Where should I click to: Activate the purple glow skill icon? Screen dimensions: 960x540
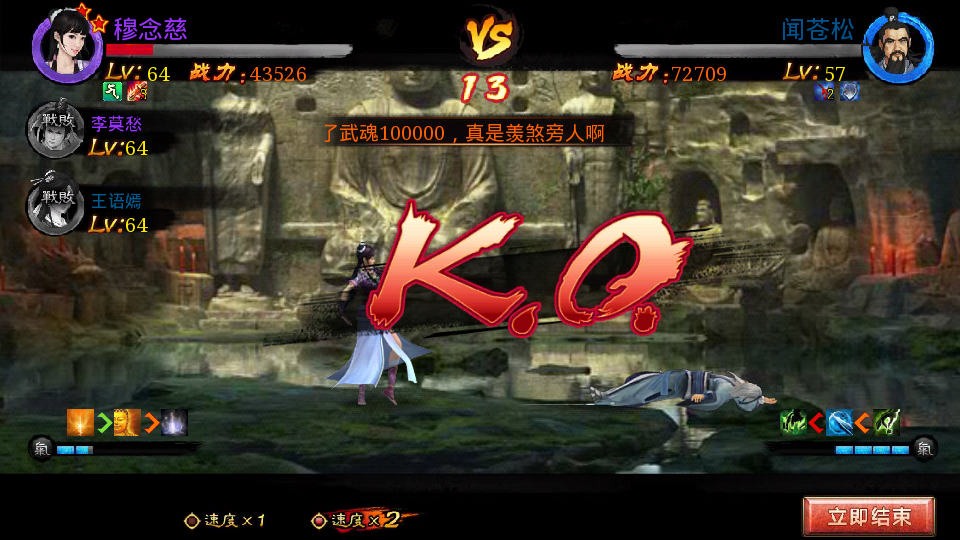(174, 422)
